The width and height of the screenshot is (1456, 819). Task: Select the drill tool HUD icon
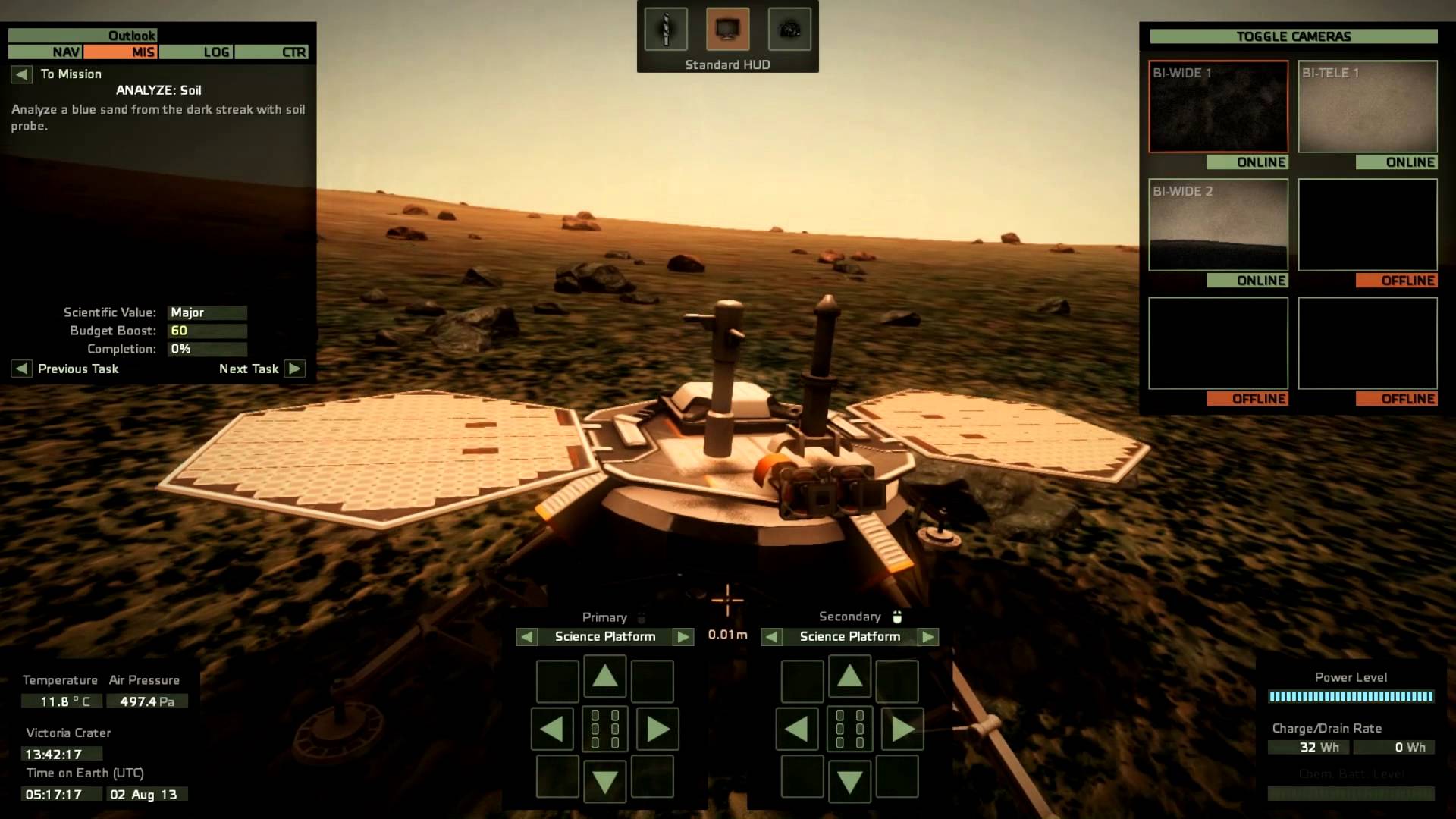pyautogui.click(x=666, y=30)
